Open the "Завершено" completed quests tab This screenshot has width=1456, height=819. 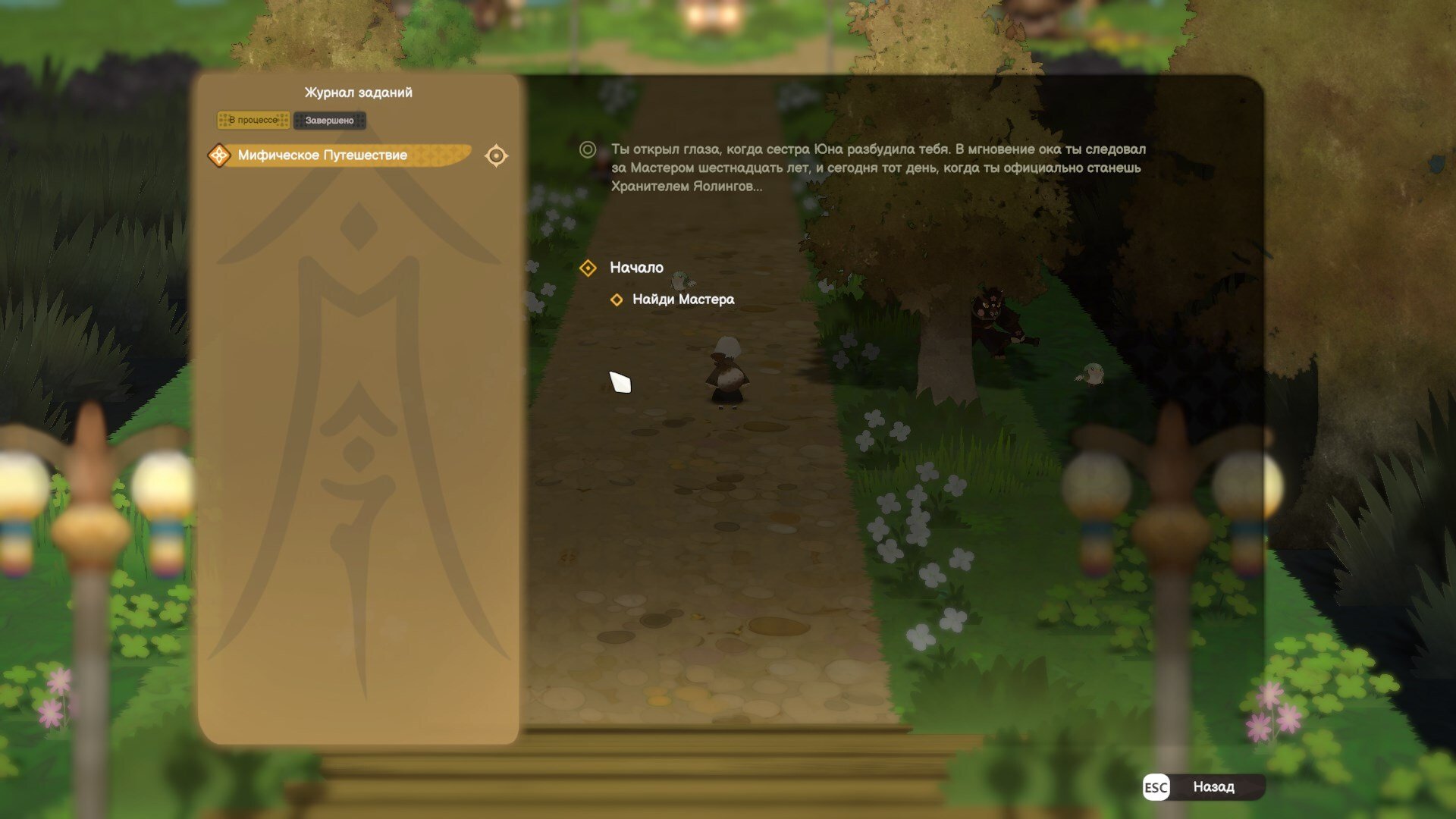(x=329, y=120)
